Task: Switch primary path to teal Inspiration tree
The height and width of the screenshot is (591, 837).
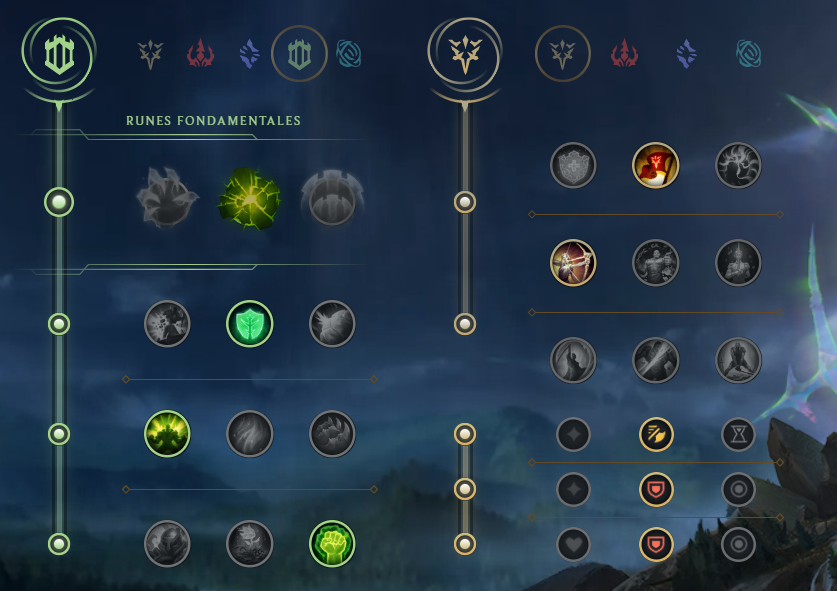Action: [x=350, y=53]
